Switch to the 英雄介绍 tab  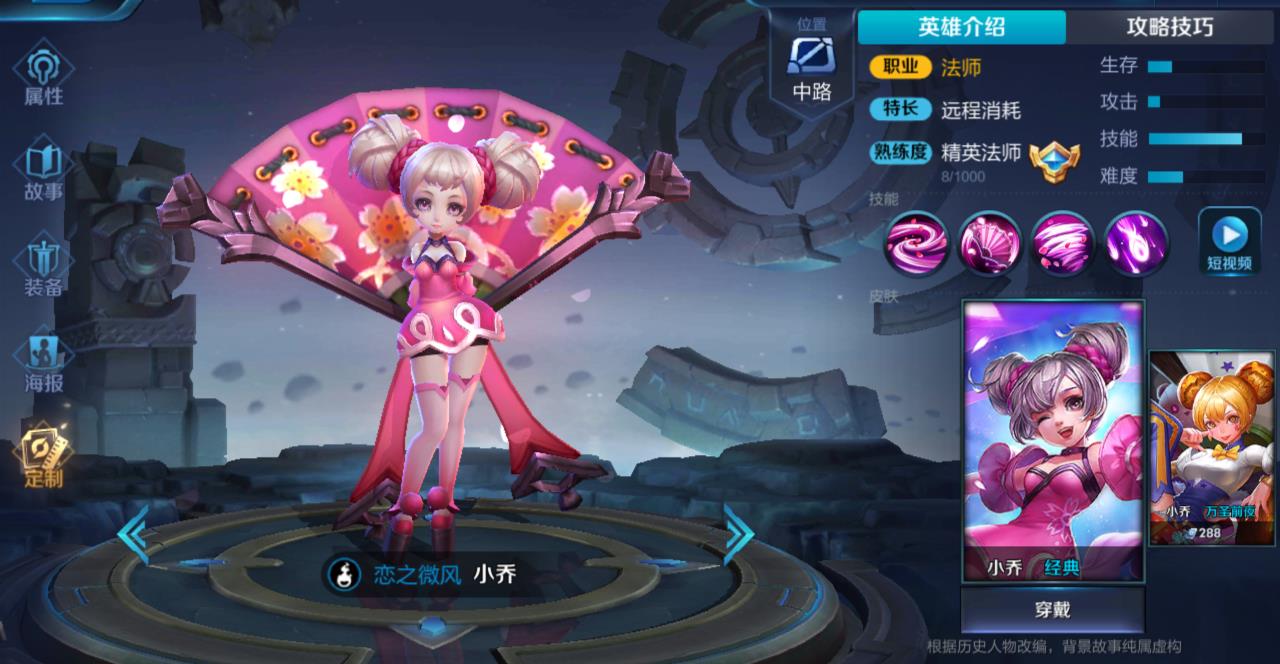(961, 27)
